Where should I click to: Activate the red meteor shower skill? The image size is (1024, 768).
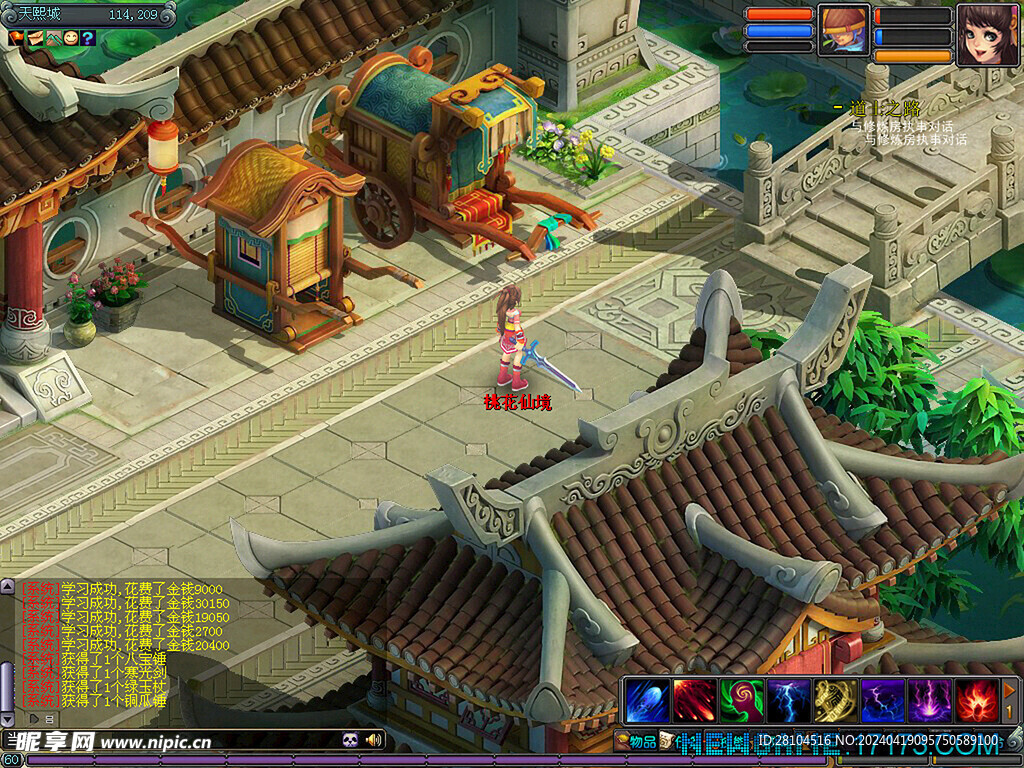pyautogui.click(x=694, y=700)
